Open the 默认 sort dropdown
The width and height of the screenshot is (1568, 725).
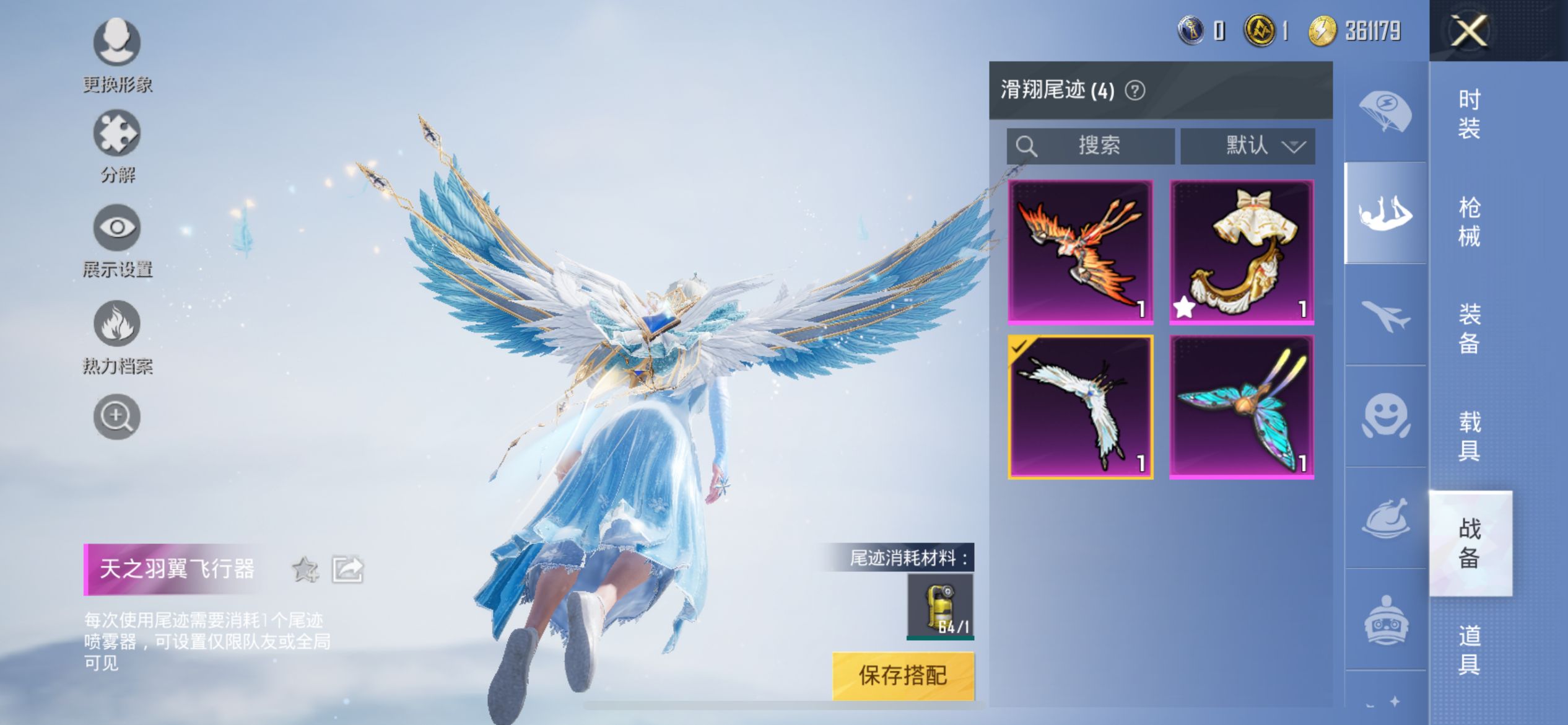[1247, 146]
